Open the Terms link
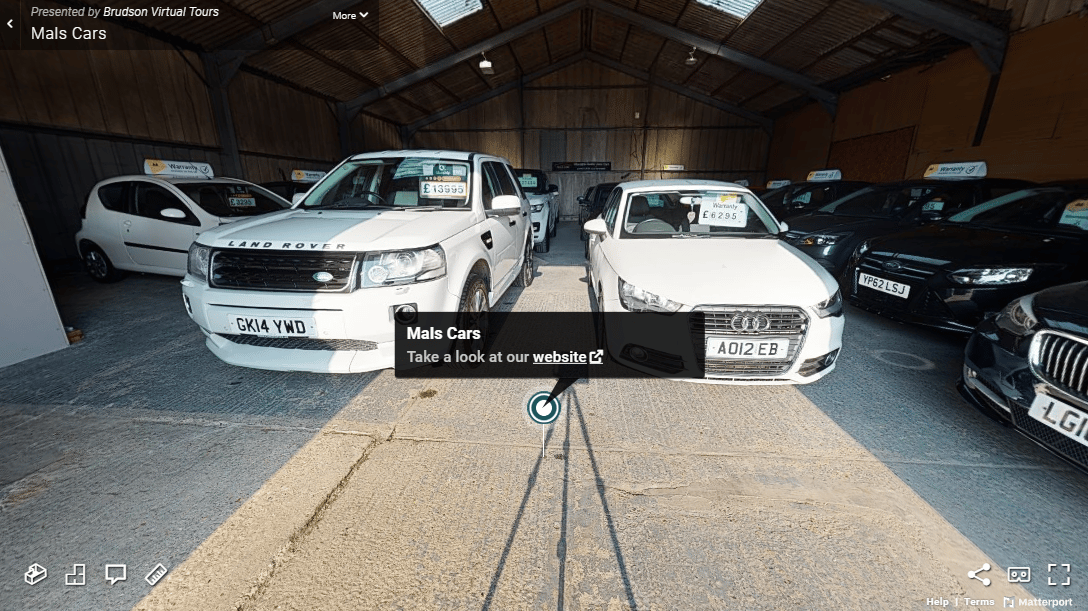 (979, 602)
